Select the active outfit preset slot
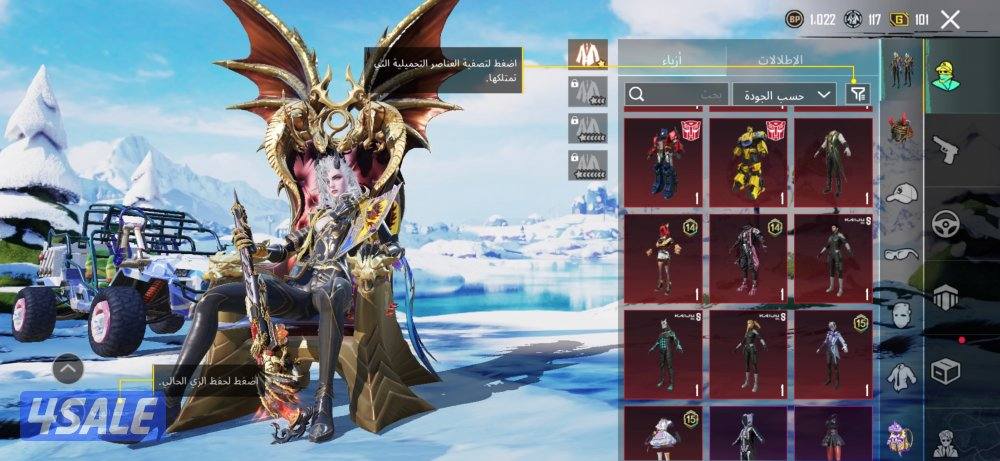The image size is (1000, 461). (587, 55)
